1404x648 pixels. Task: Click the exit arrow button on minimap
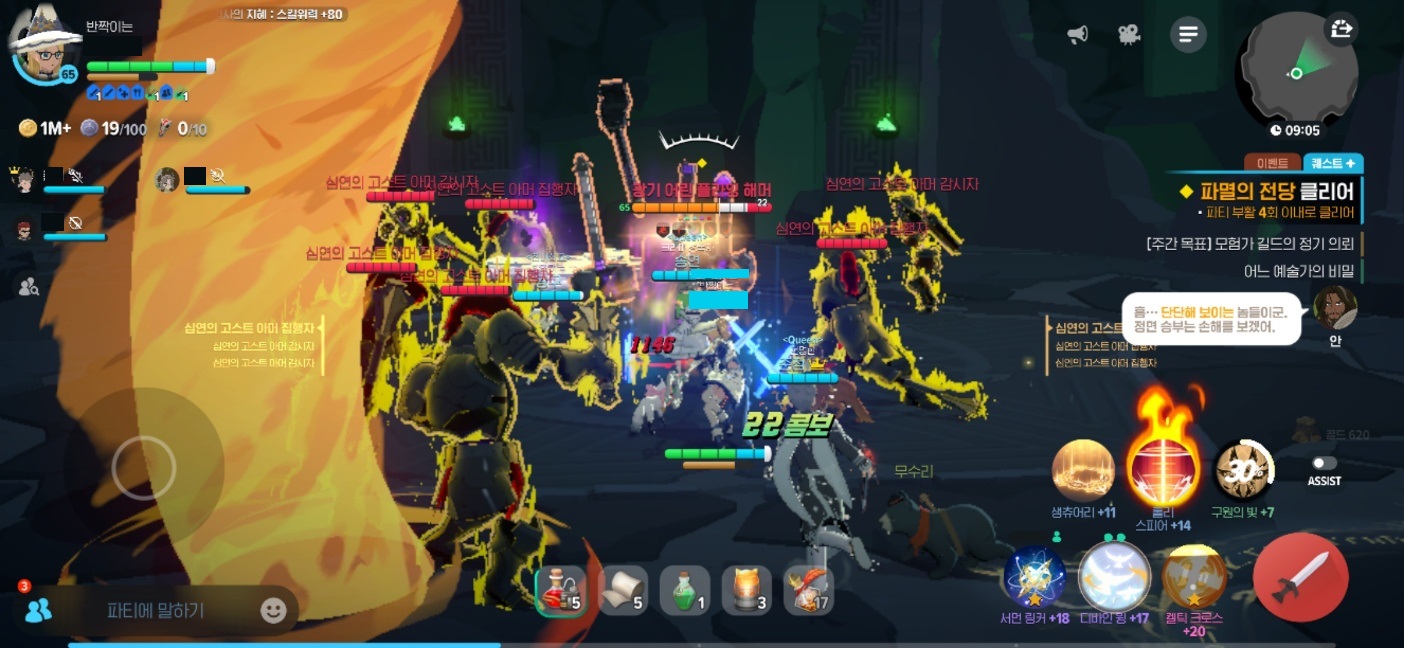pyautogui.click(x=1342, y=30)
